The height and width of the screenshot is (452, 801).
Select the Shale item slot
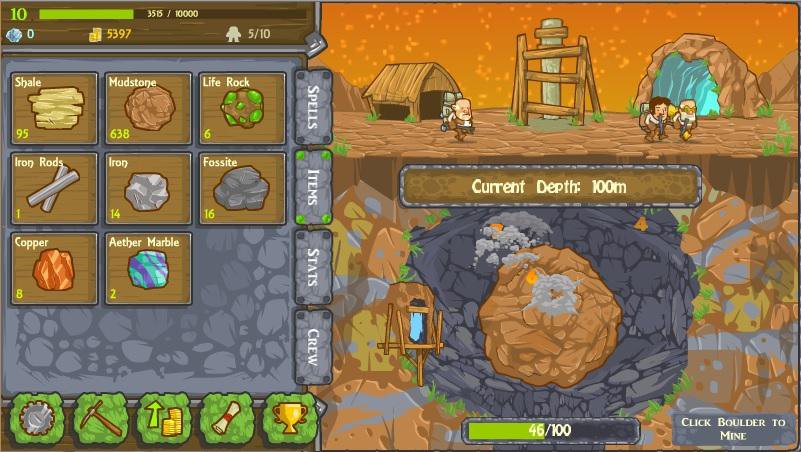click(55, 108)
